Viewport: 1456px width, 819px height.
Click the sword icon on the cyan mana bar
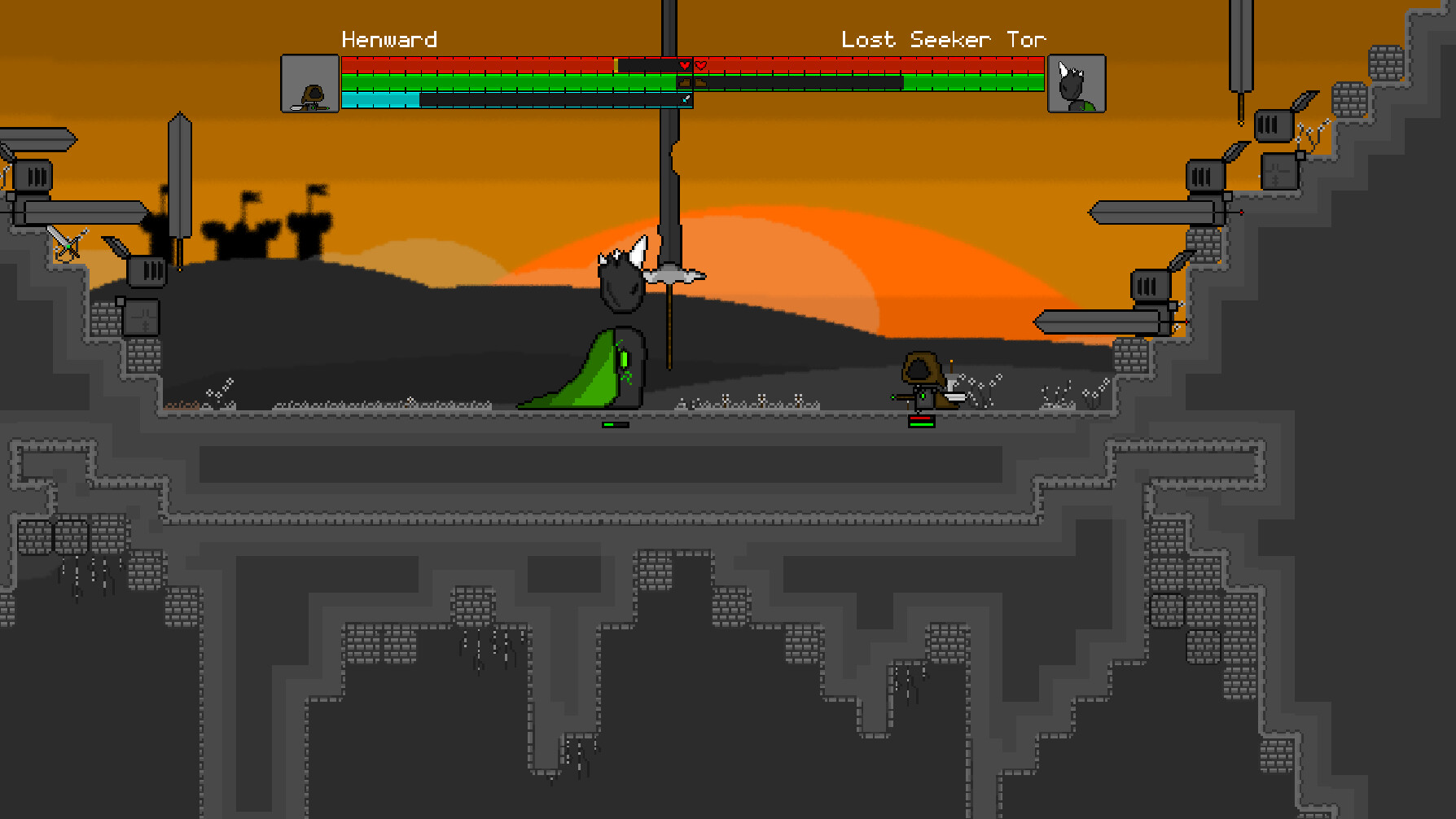pyautogui.click(x=685, y=99)
